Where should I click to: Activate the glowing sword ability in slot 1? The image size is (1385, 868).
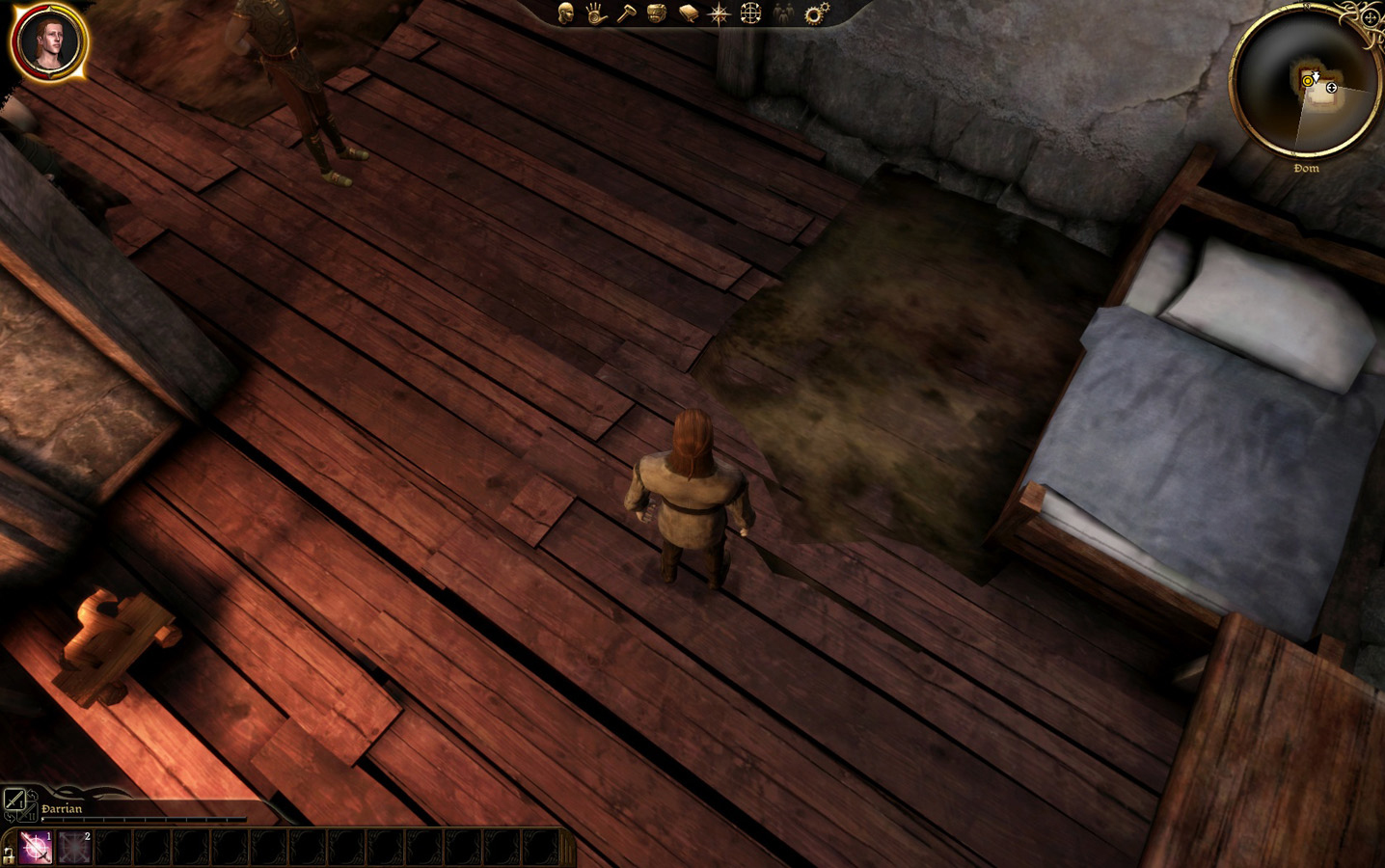[37, 847]
